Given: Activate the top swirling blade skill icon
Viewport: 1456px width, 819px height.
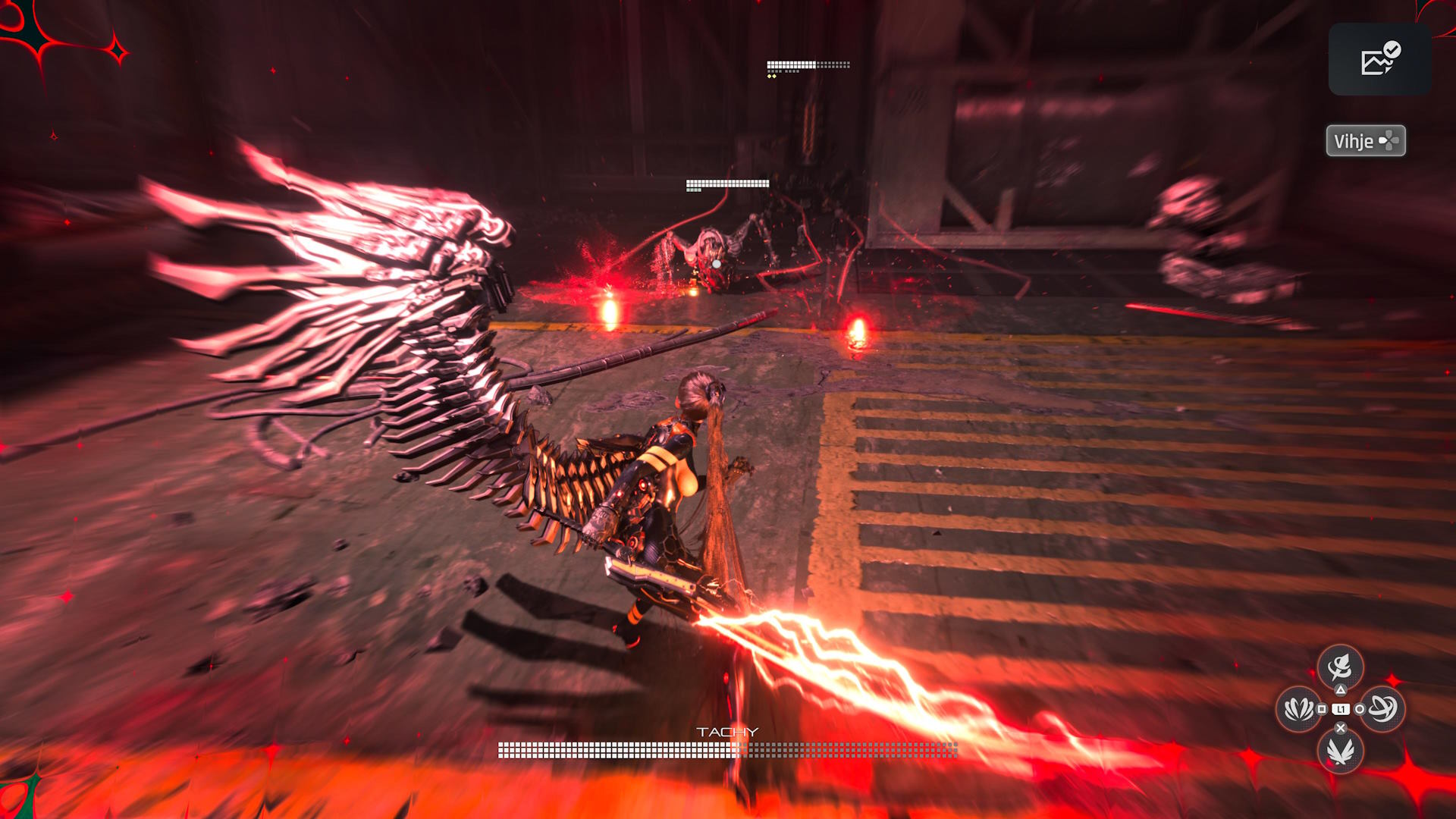Looking at the screenshot, I should (x=1340, y=667).
